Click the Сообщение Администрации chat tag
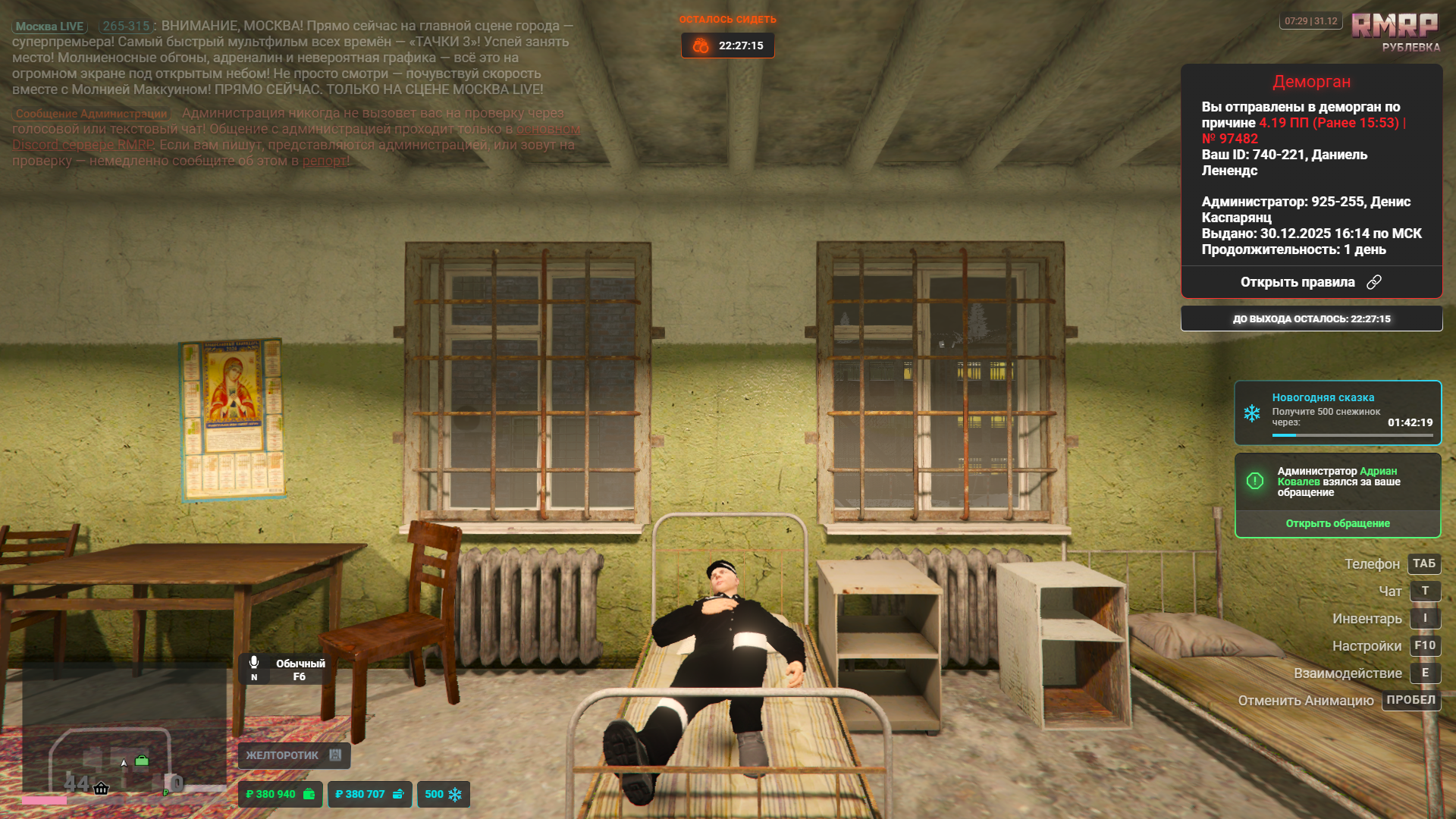The height and width of the screenshot is (819, 1456). 91,114
